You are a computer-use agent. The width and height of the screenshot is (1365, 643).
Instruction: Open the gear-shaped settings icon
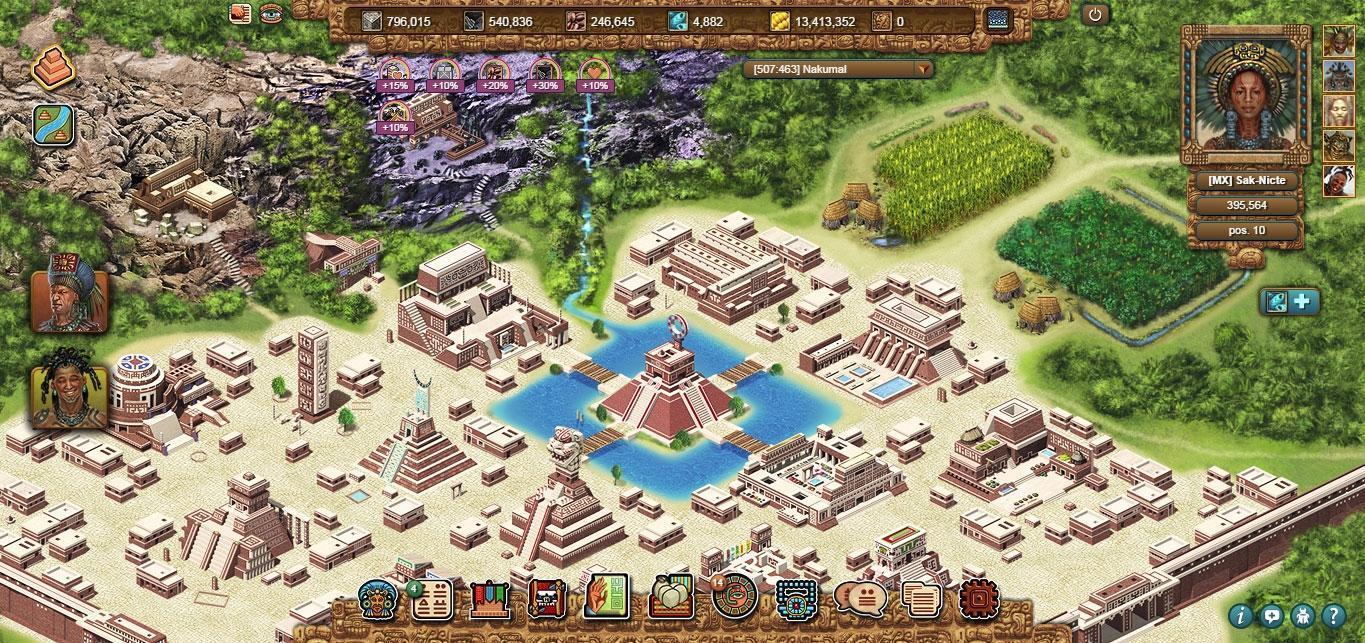[978, 599]
